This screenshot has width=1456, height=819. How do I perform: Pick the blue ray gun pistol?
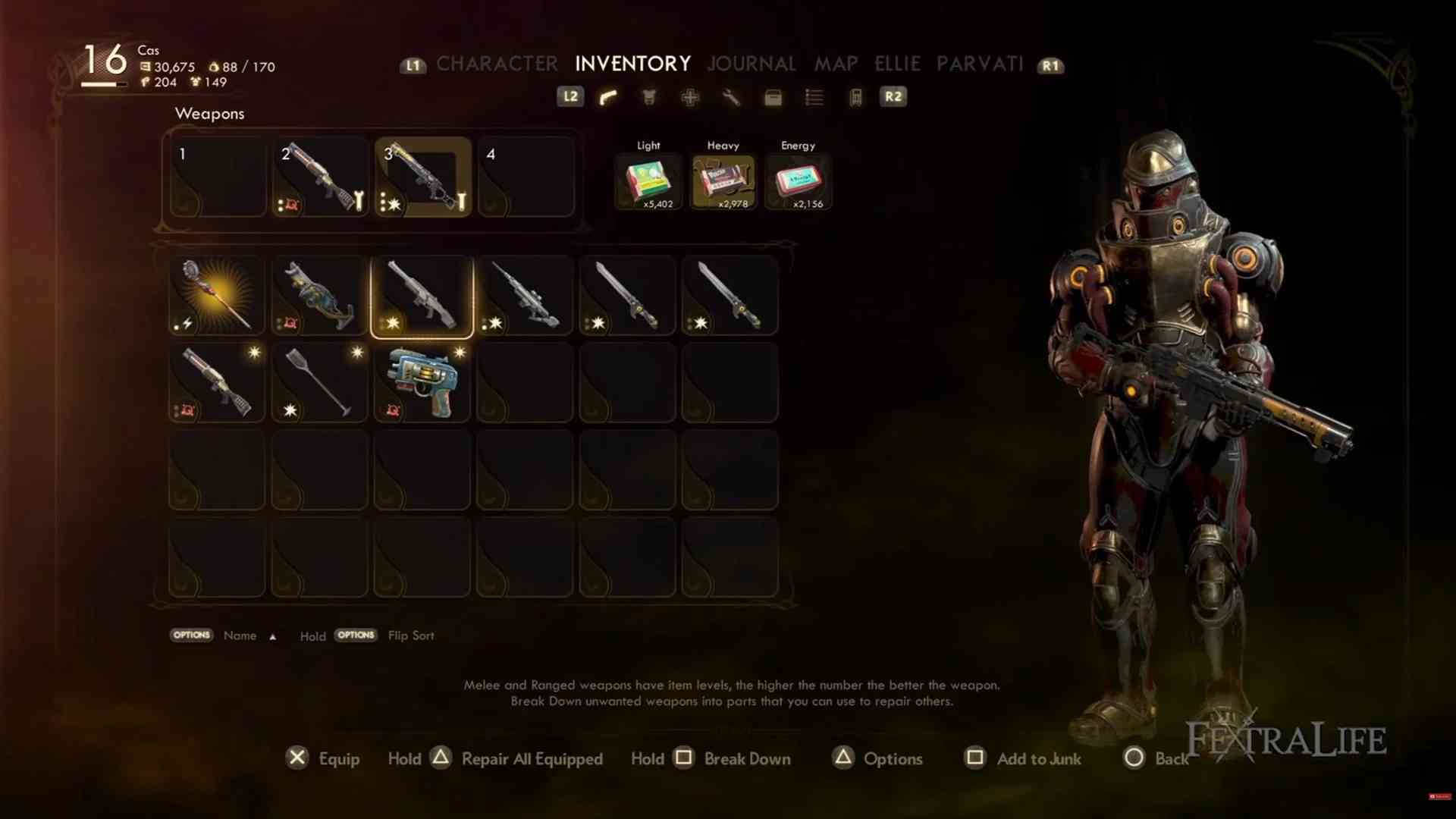tap(422, 382)
